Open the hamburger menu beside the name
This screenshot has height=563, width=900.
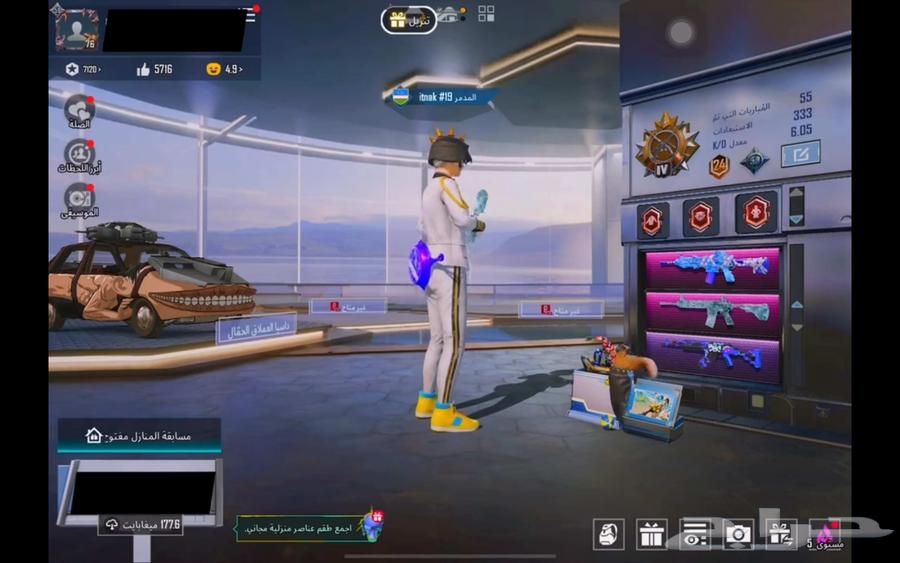point(249,14)
